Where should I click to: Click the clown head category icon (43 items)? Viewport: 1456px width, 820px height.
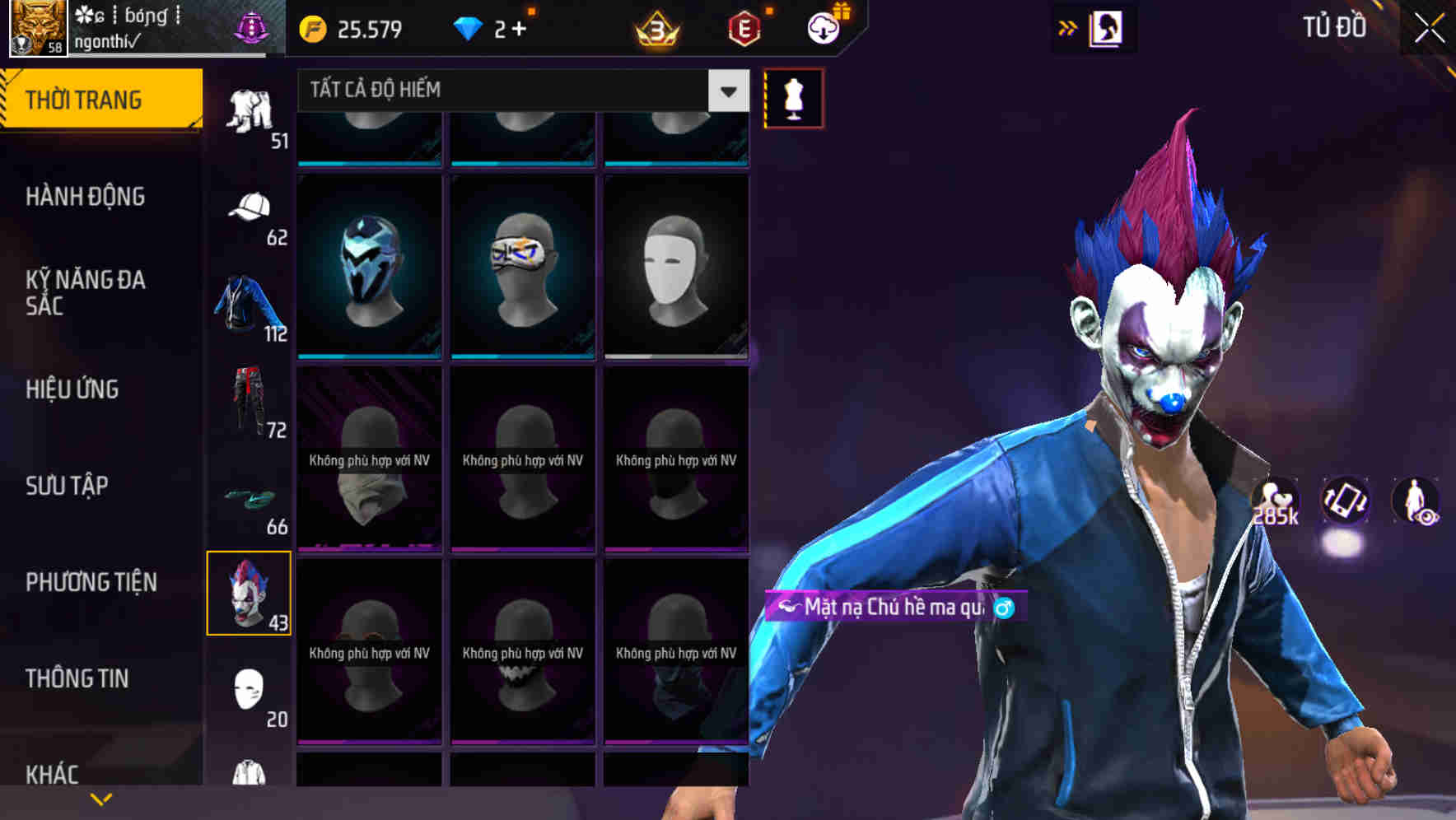249,591
